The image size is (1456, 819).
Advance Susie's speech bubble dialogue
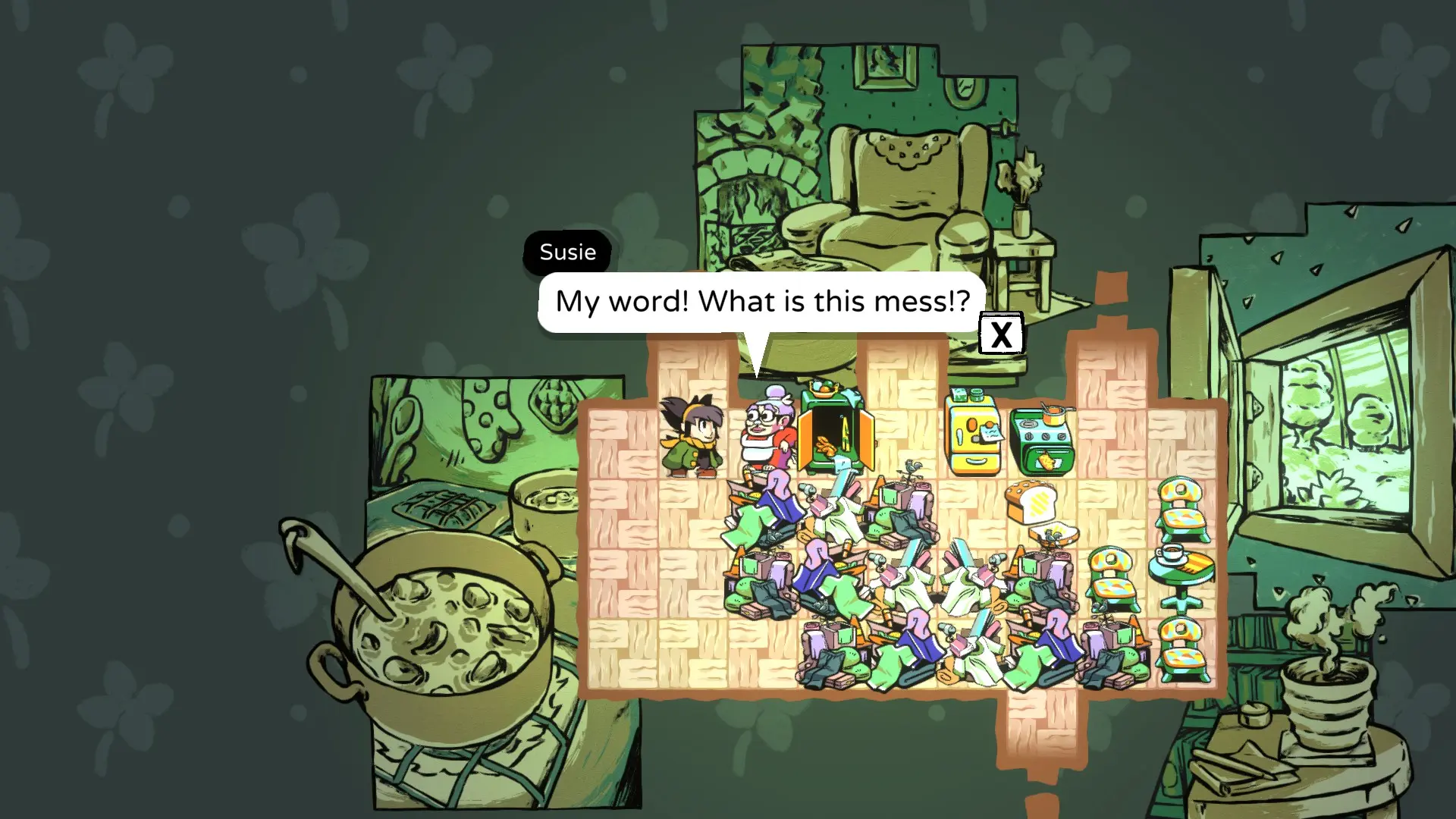point(1001,334)
